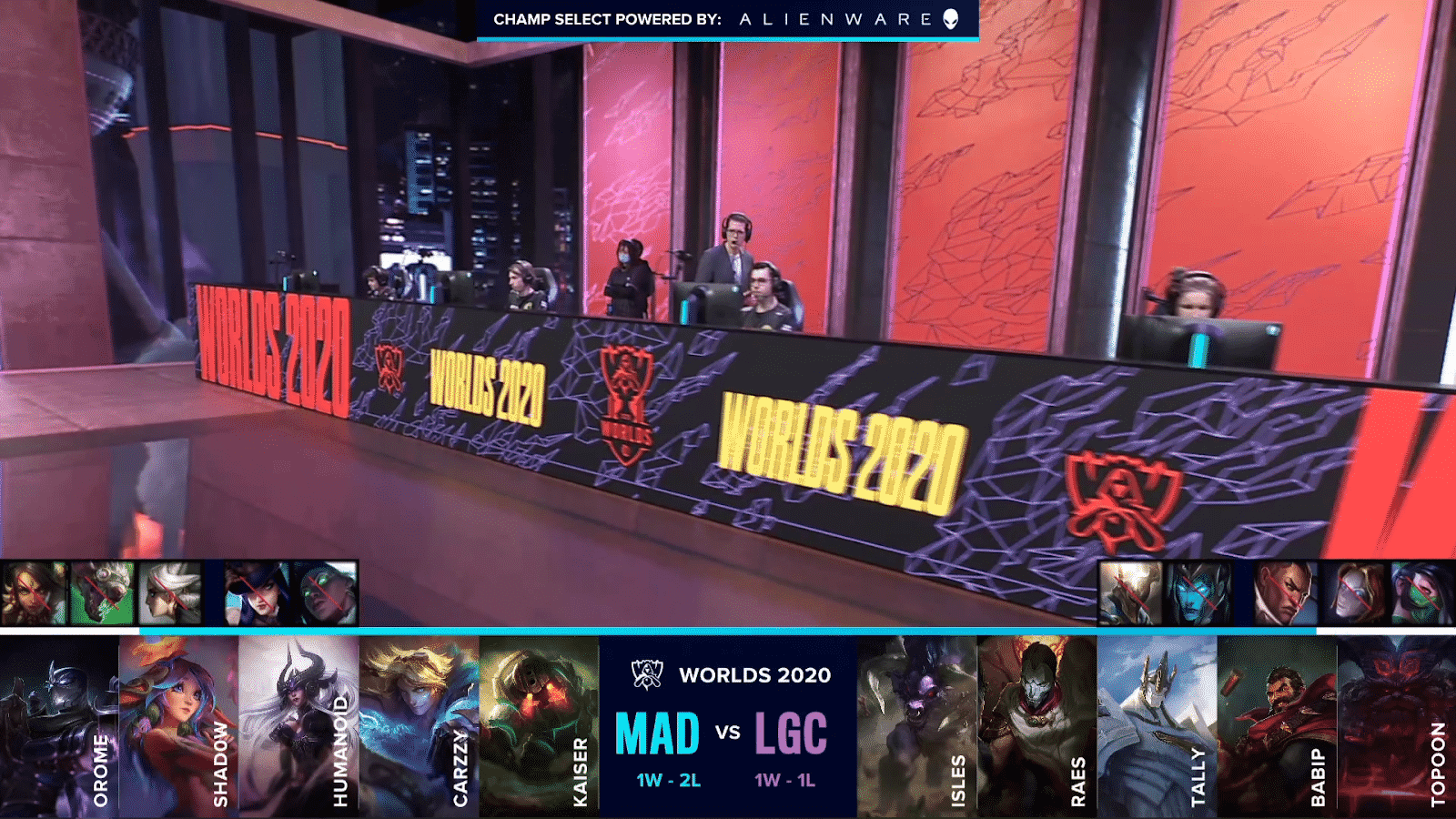Screen dimensions: 1456x819
Task: Select Carzzy's Ezreal pick card
Action: pos(419,726)
